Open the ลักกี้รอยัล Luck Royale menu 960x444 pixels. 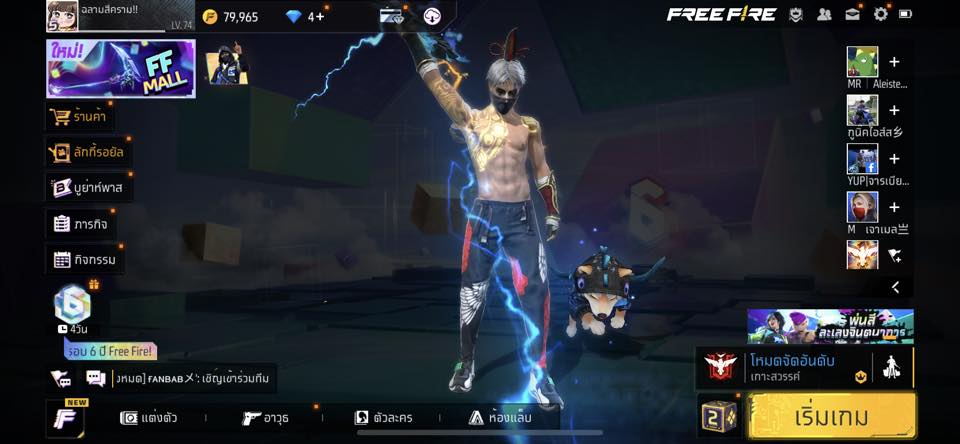tap(87, 152)
